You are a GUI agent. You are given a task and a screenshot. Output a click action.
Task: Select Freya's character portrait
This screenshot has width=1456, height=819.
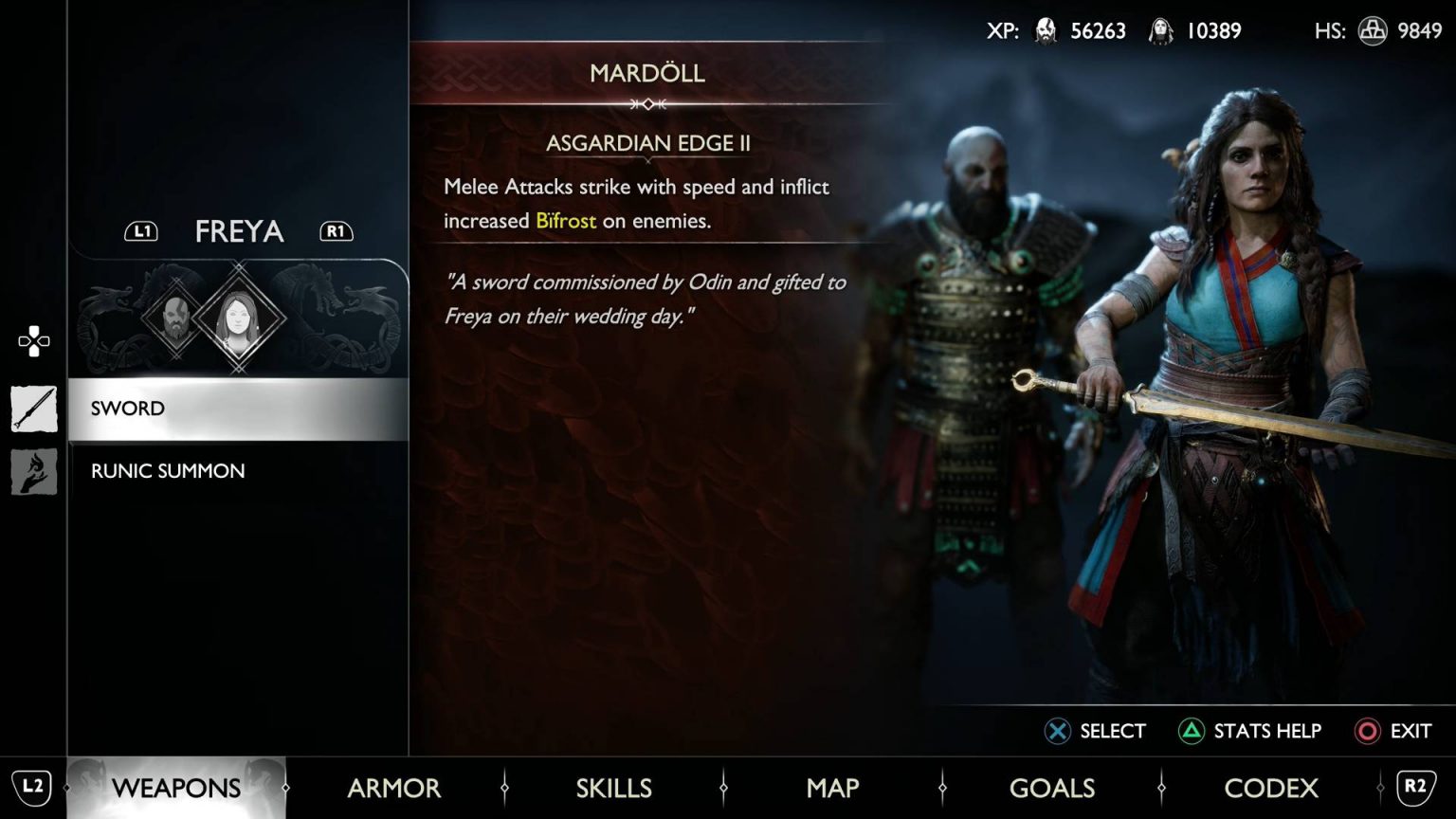click(x=241, y=319)
